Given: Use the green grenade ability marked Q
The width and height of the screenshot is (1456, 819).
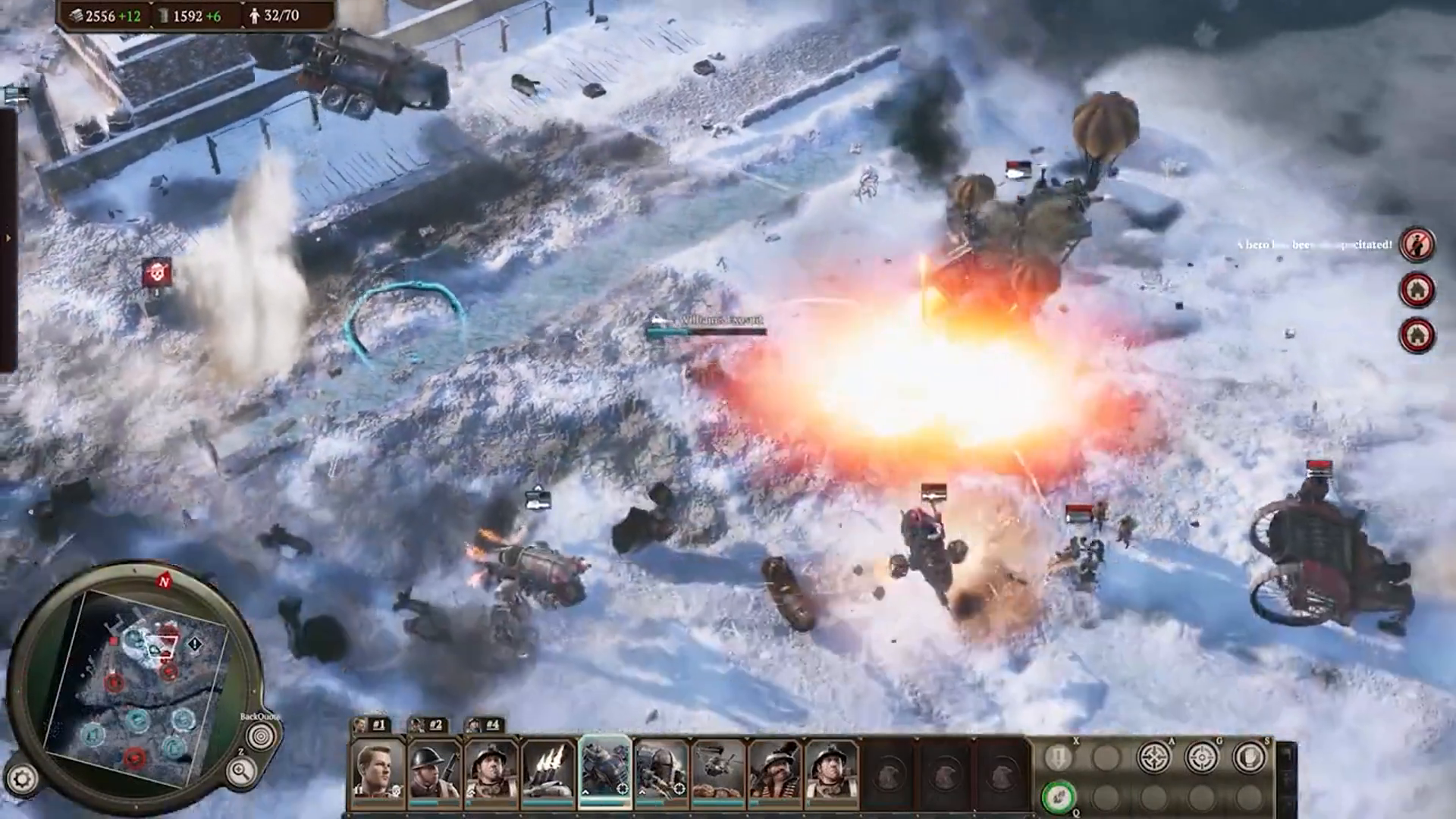Looking at the screenshot, I should click(x=1060, y=795).
